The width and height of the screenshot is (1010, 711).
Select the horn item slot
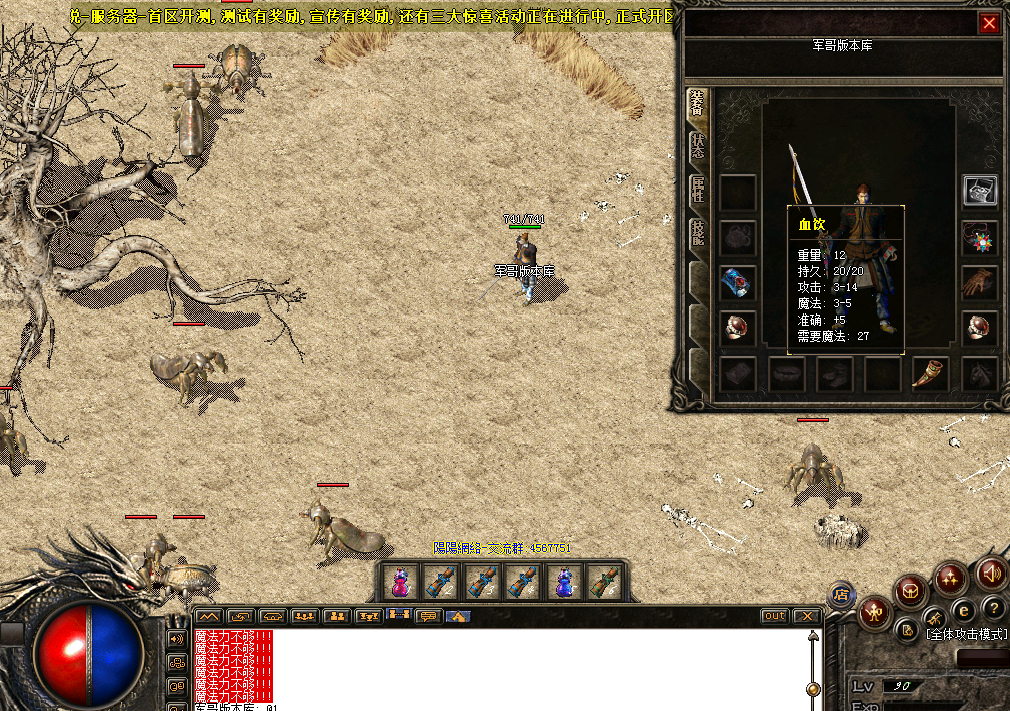pyautogui.click(x=931, y=374)
